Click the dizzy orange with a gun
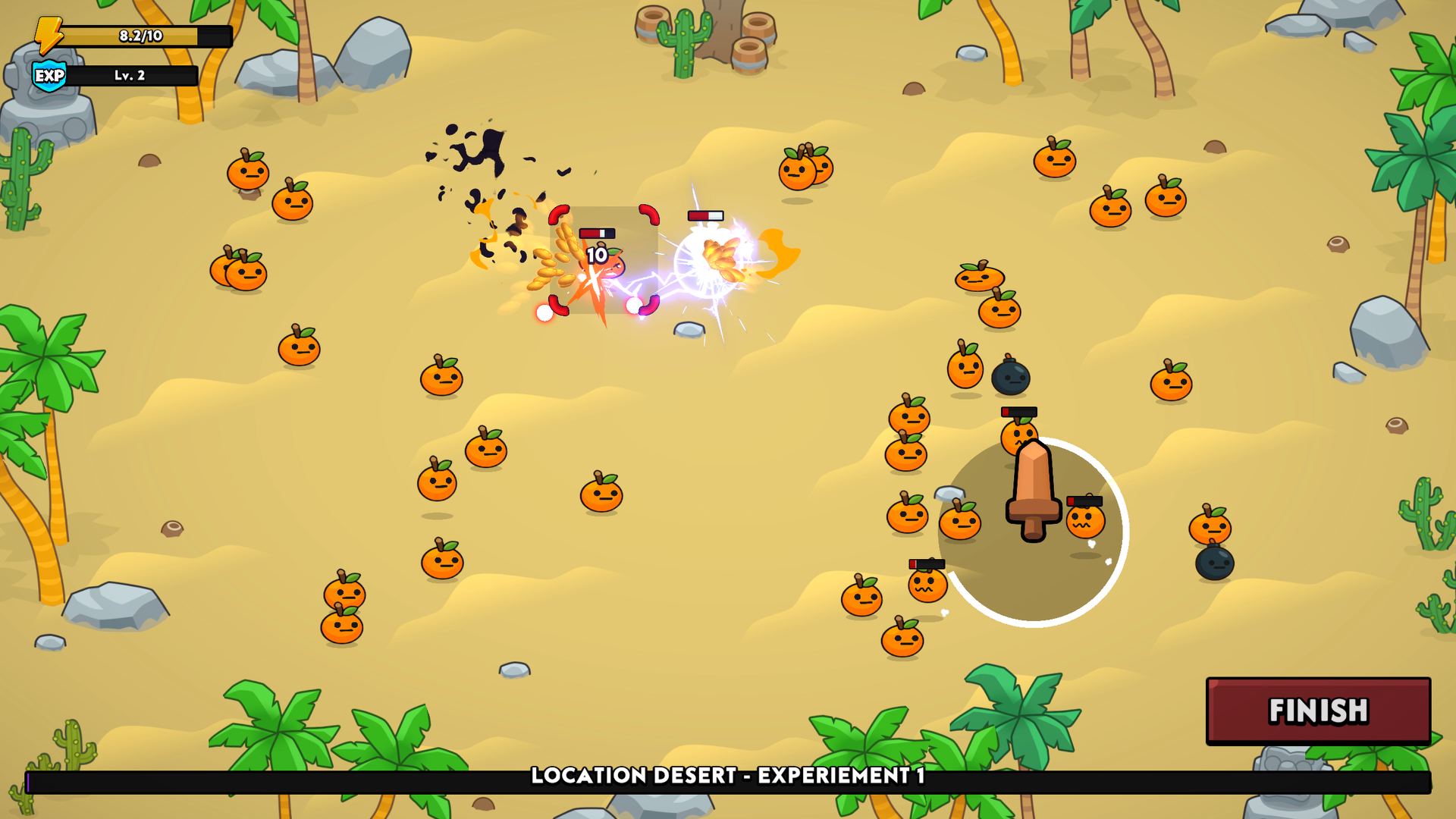Image resolution: width=1456 pixels, height=819 pixels. point(1087,525)
